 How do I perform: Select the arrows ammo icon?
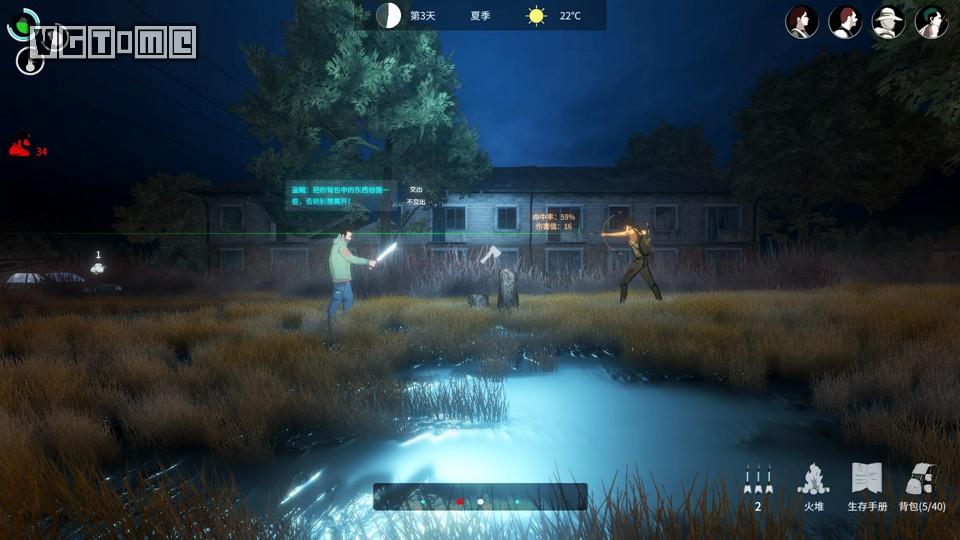pyautogui.click(x=758, y=487)
